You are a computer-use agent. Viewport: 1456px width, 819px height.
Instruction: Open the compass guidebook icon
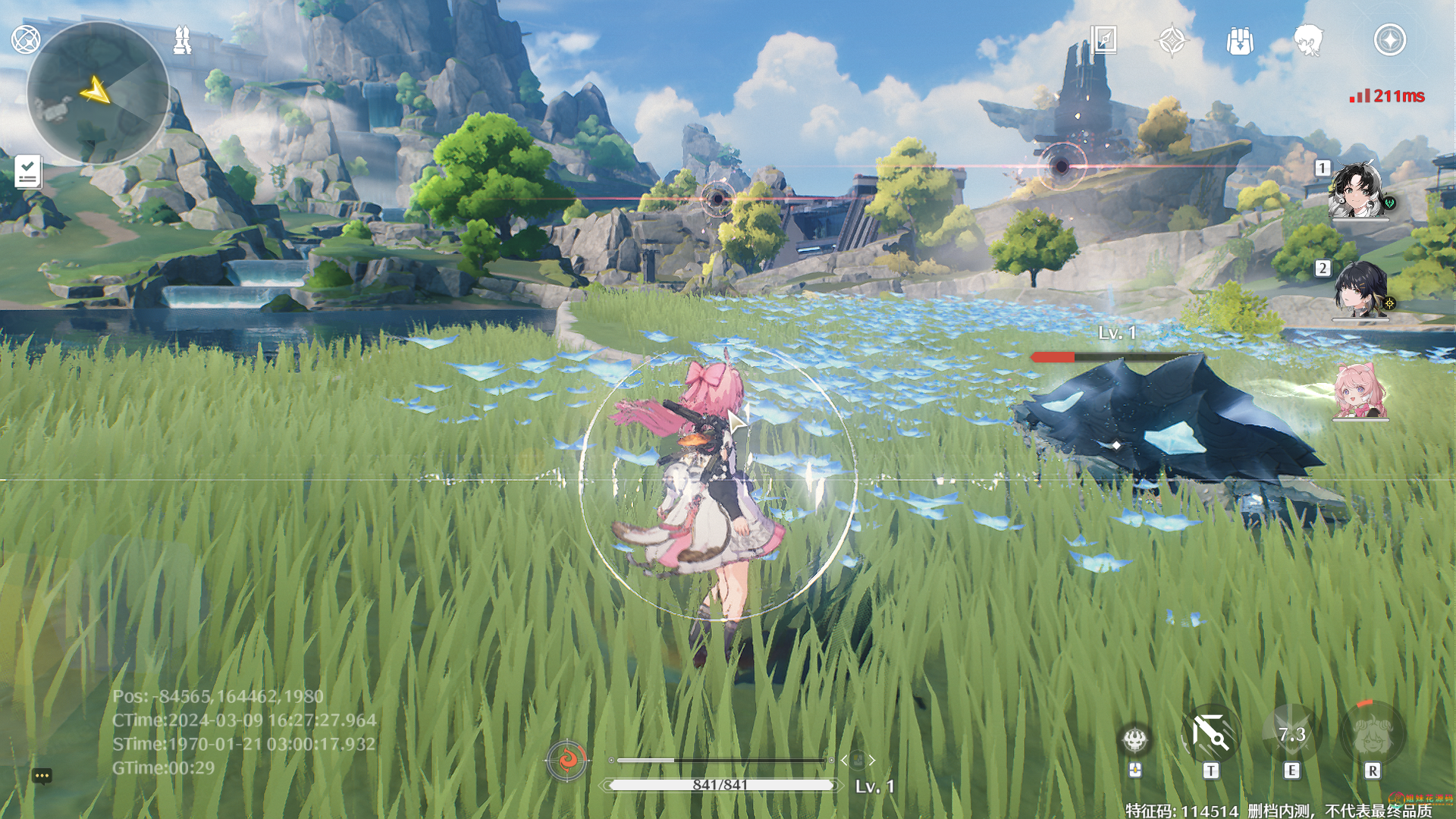tap(1103, 39)
